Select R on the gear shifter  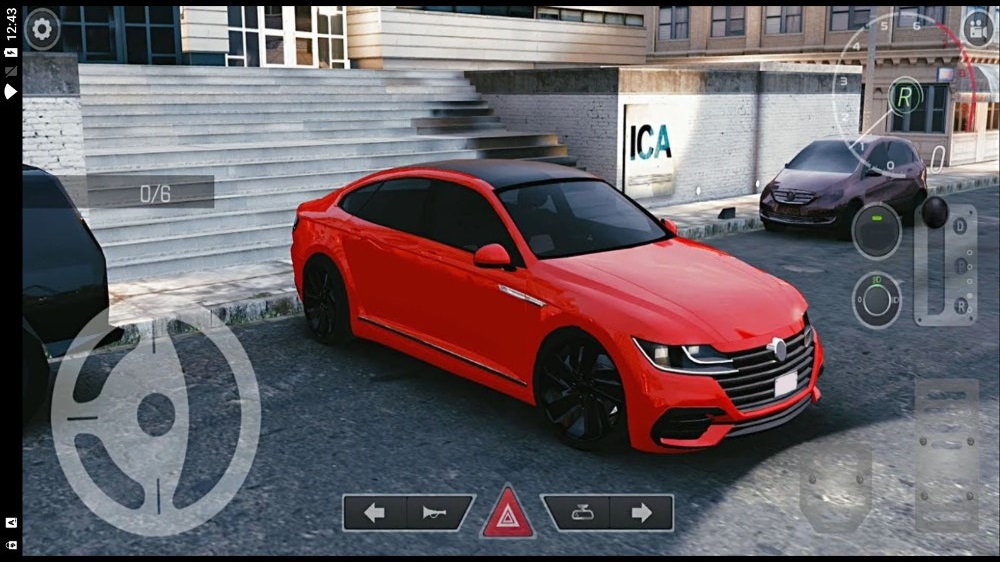962,305
